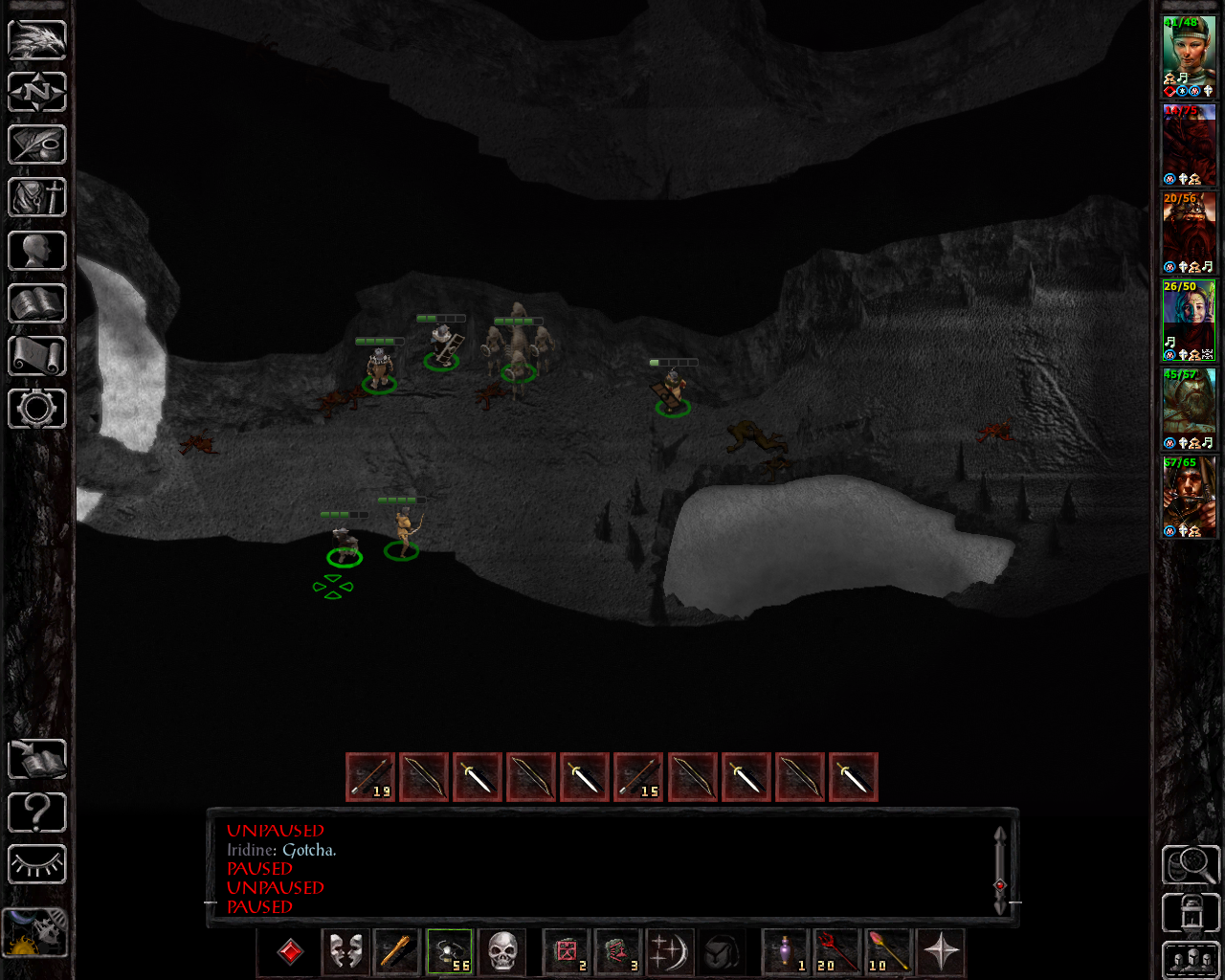This screenshot has height=980, width=1225.
Task: Select the red-bearded dwarf portrait
Action: [1189, 232]
